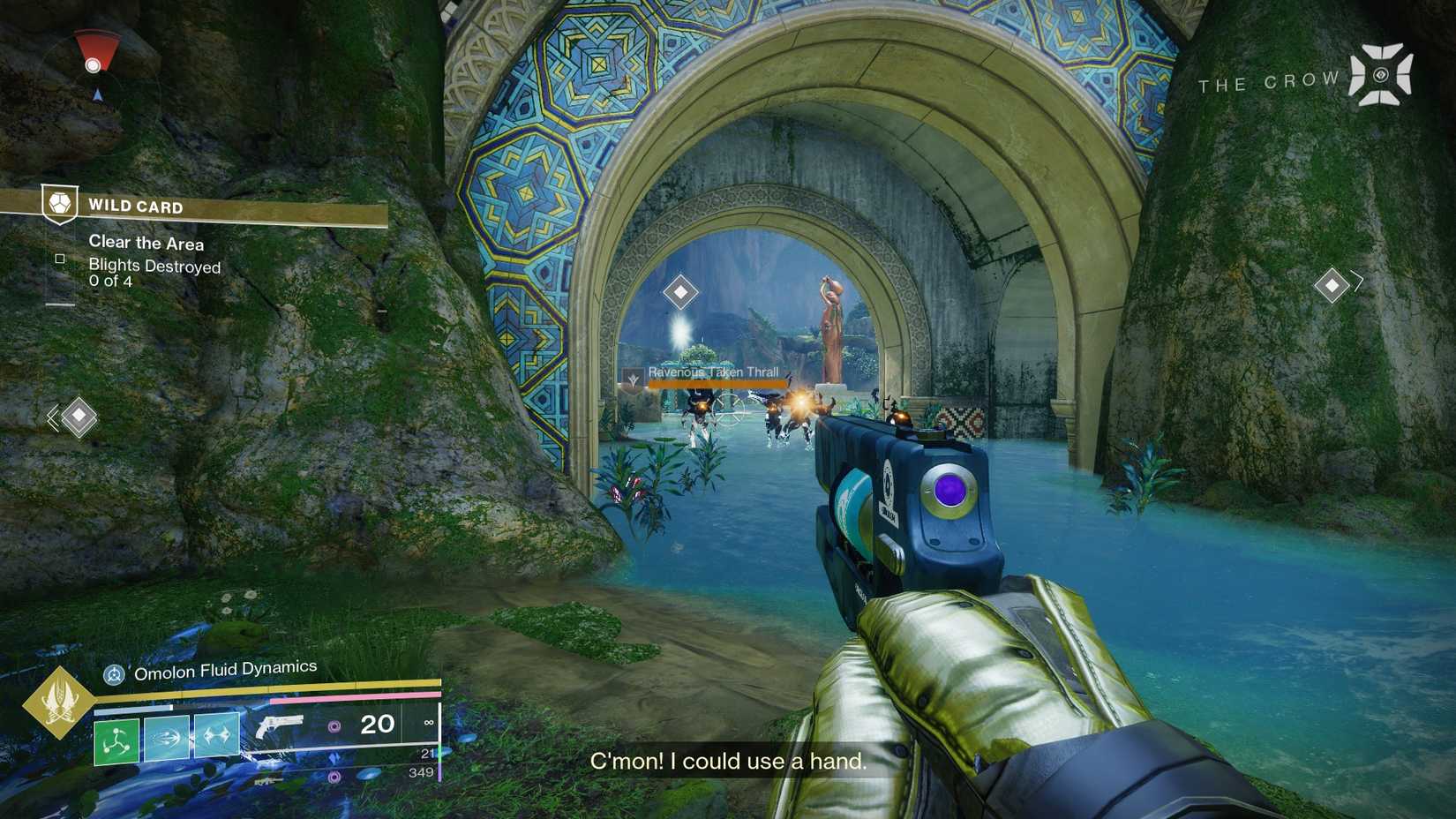Screen dimensions: 1456x819
Task: Select the Wild Card quest emblem icon
Action: click(60, 205)
